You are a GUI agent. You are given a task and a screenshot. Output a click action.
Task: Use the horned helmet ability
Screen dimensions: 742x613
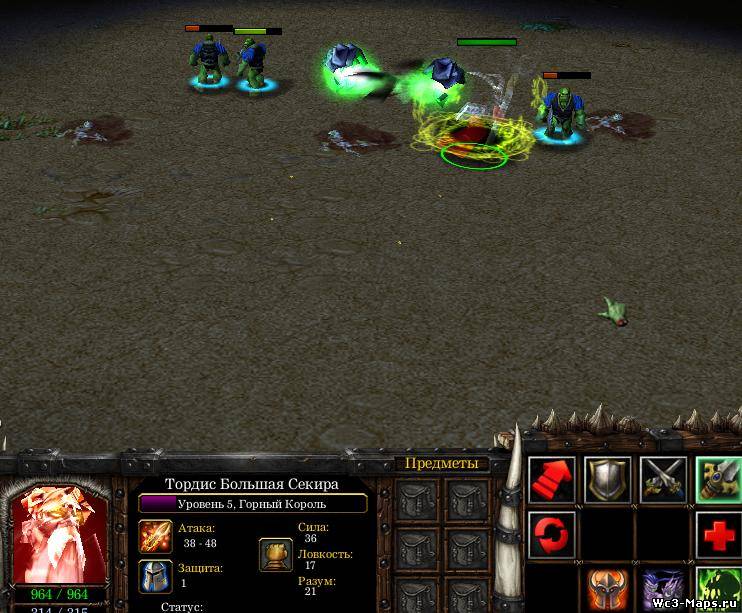coord(607,590)
